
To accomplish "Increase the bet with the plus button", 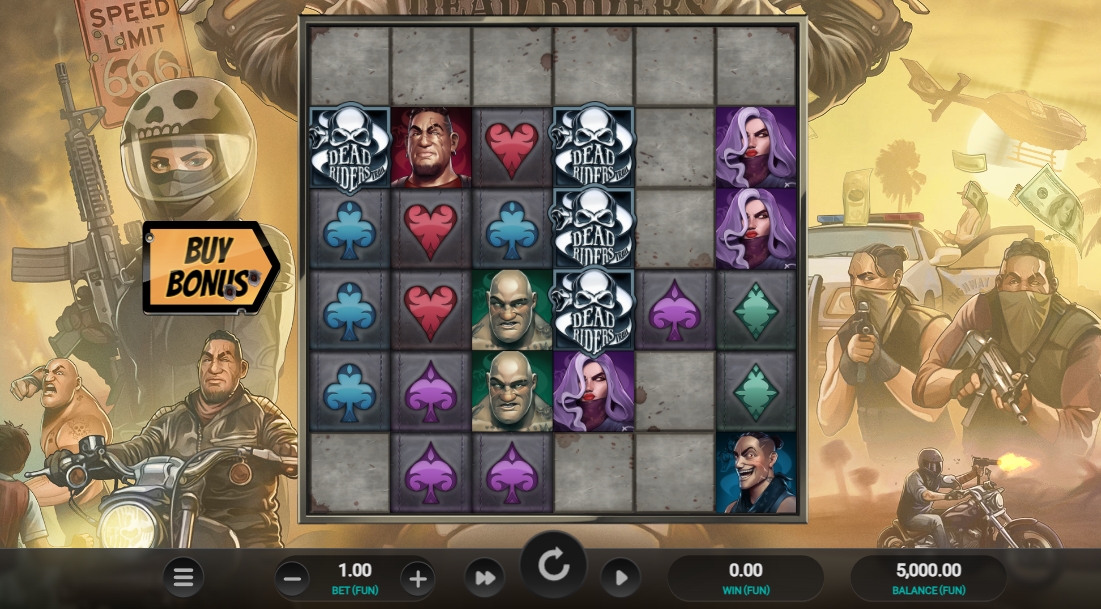I will [418, 578].
